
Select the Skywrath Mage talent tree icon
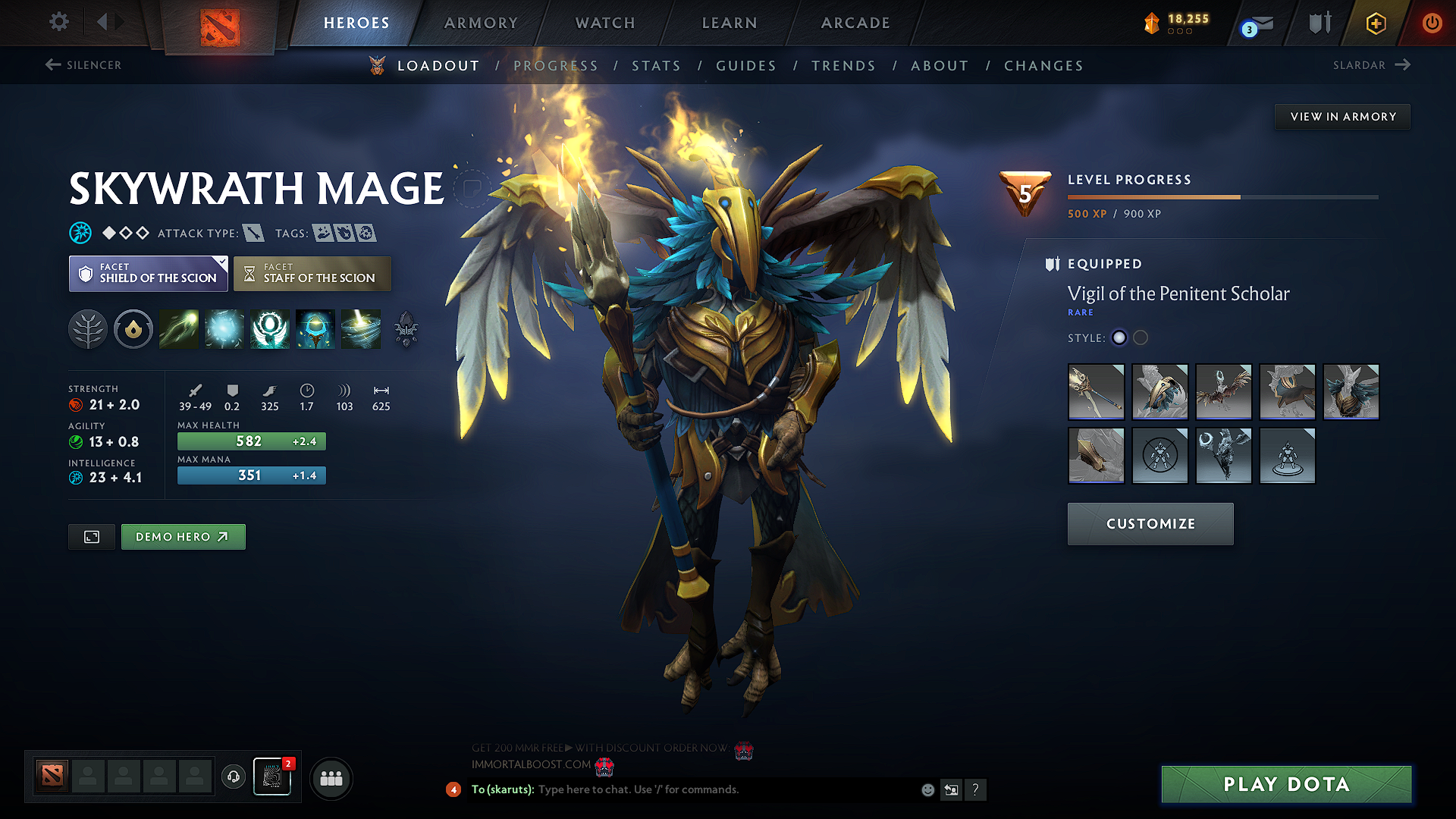88,329
